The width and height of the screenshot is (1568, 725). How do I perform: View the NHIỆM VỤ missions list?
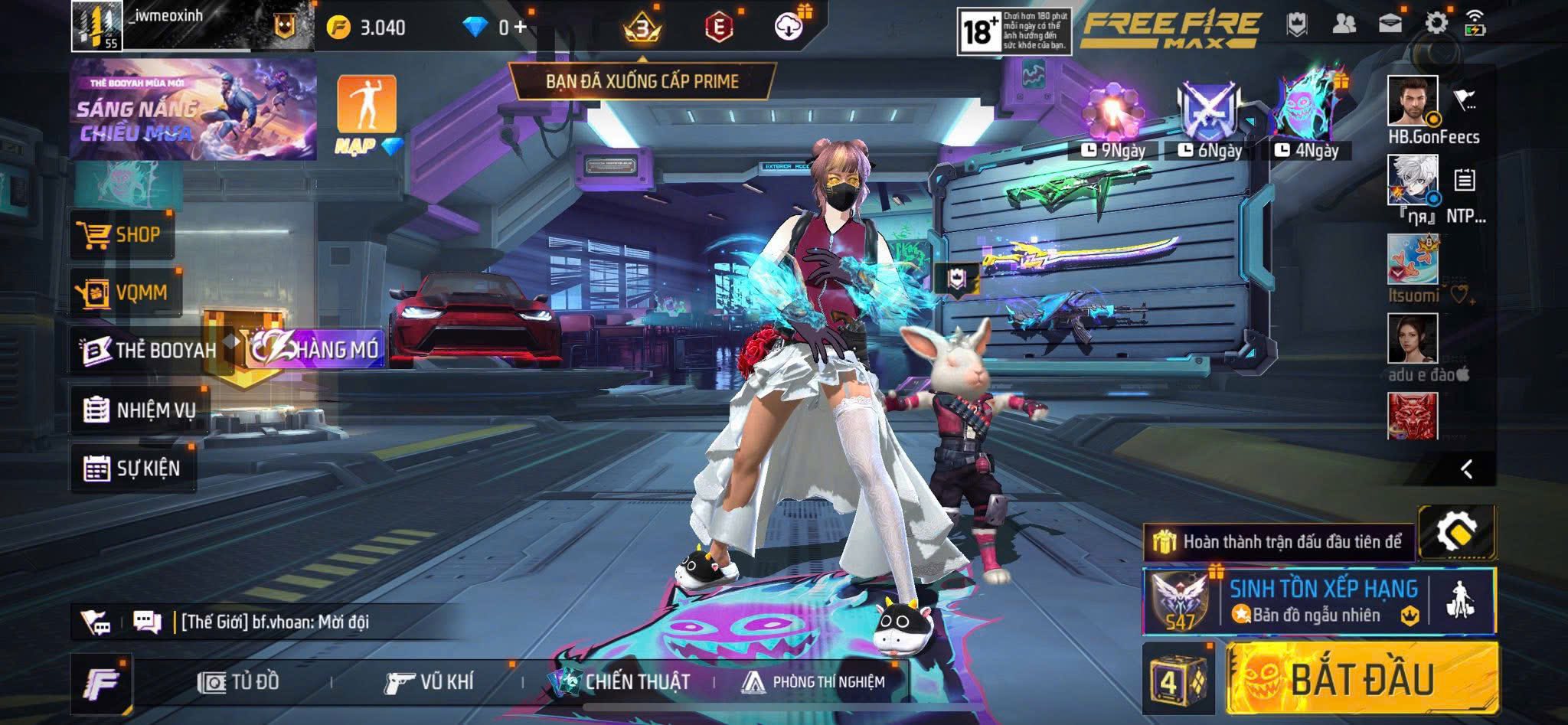pyautogui.click(x=139, y=410)
